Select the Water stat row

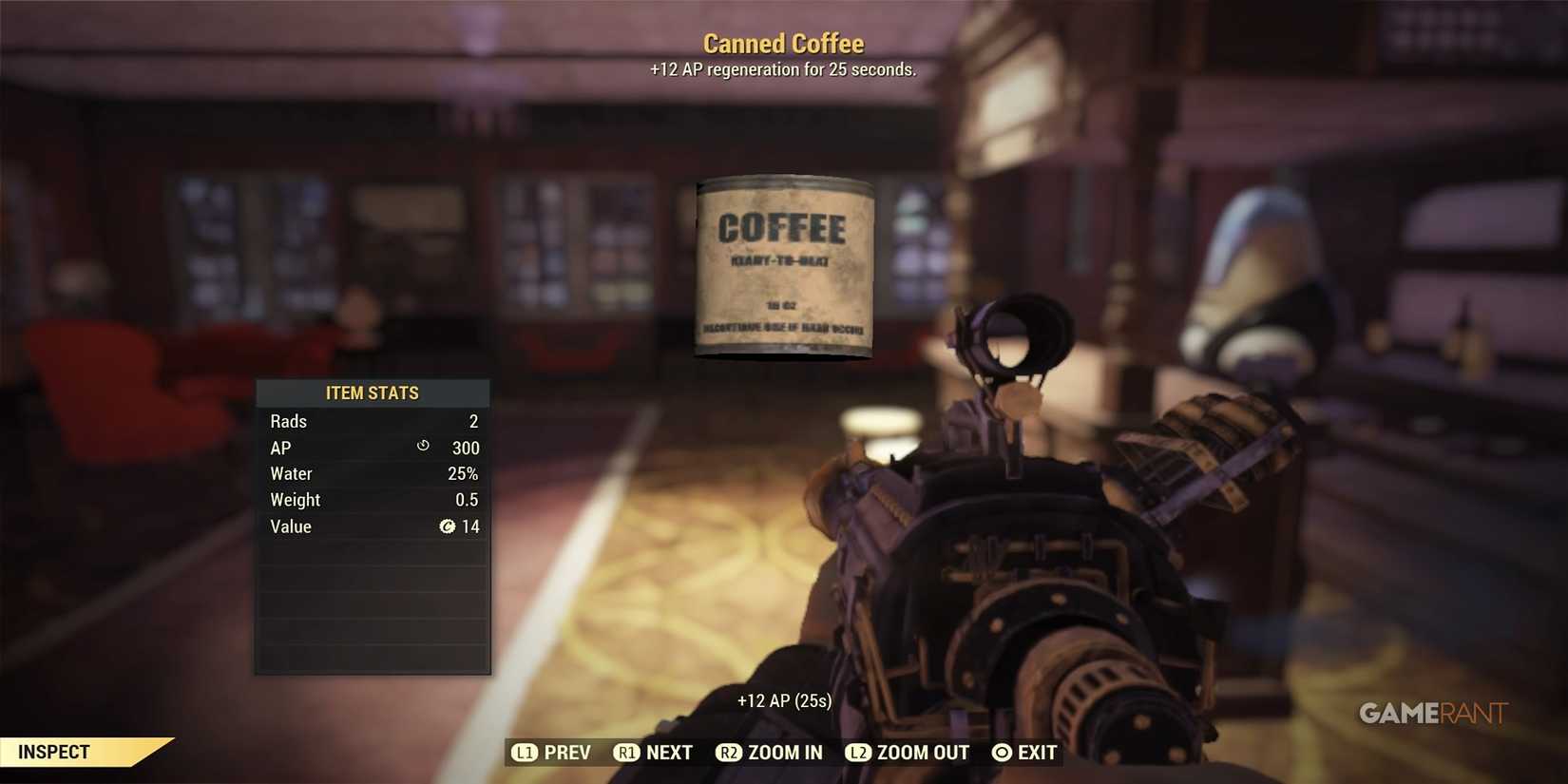(x=373, y=473)
